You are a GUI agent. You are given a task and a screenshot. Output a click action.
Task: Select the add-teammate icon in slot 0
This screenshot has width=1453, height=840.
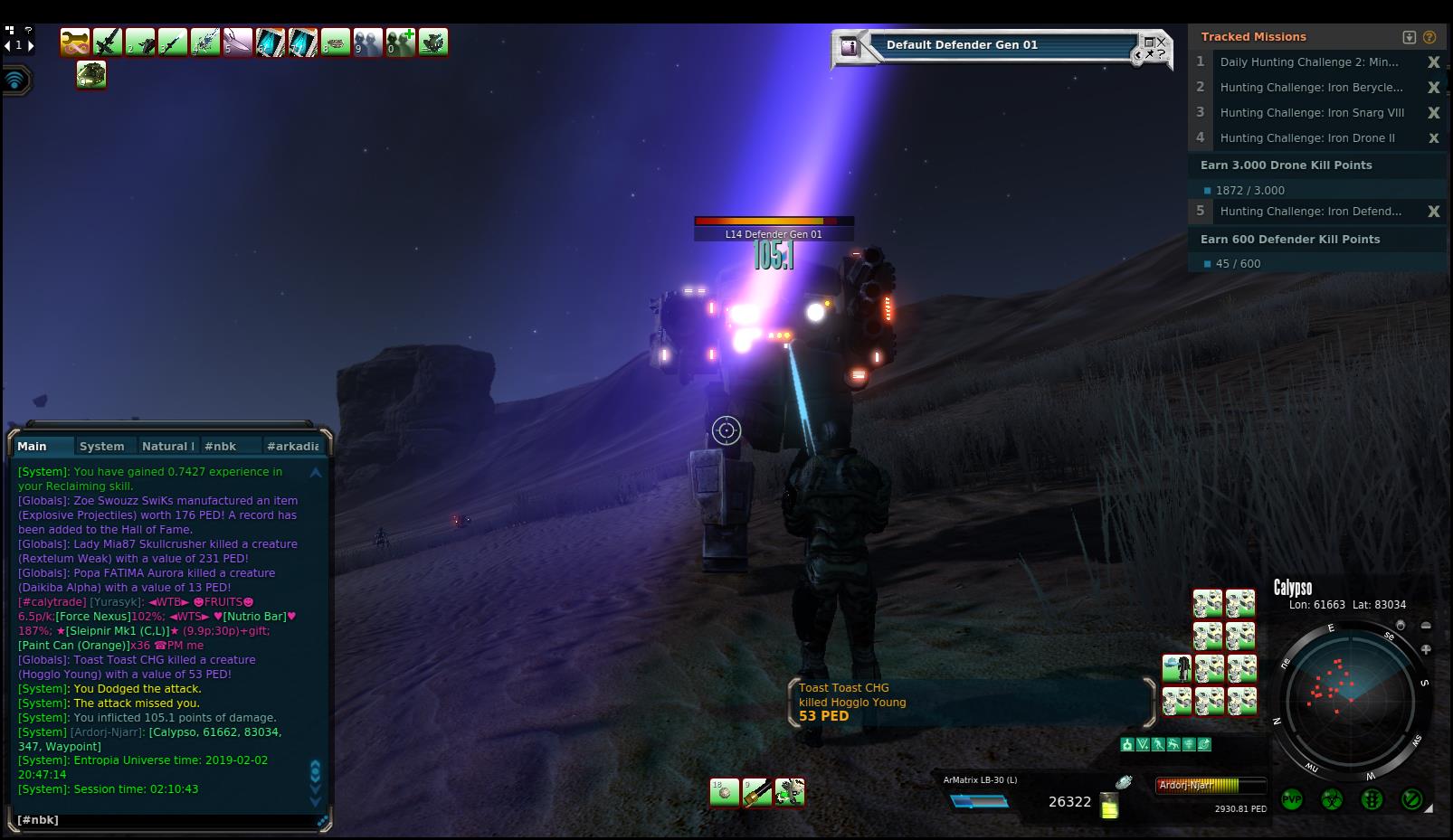(401, 42)
